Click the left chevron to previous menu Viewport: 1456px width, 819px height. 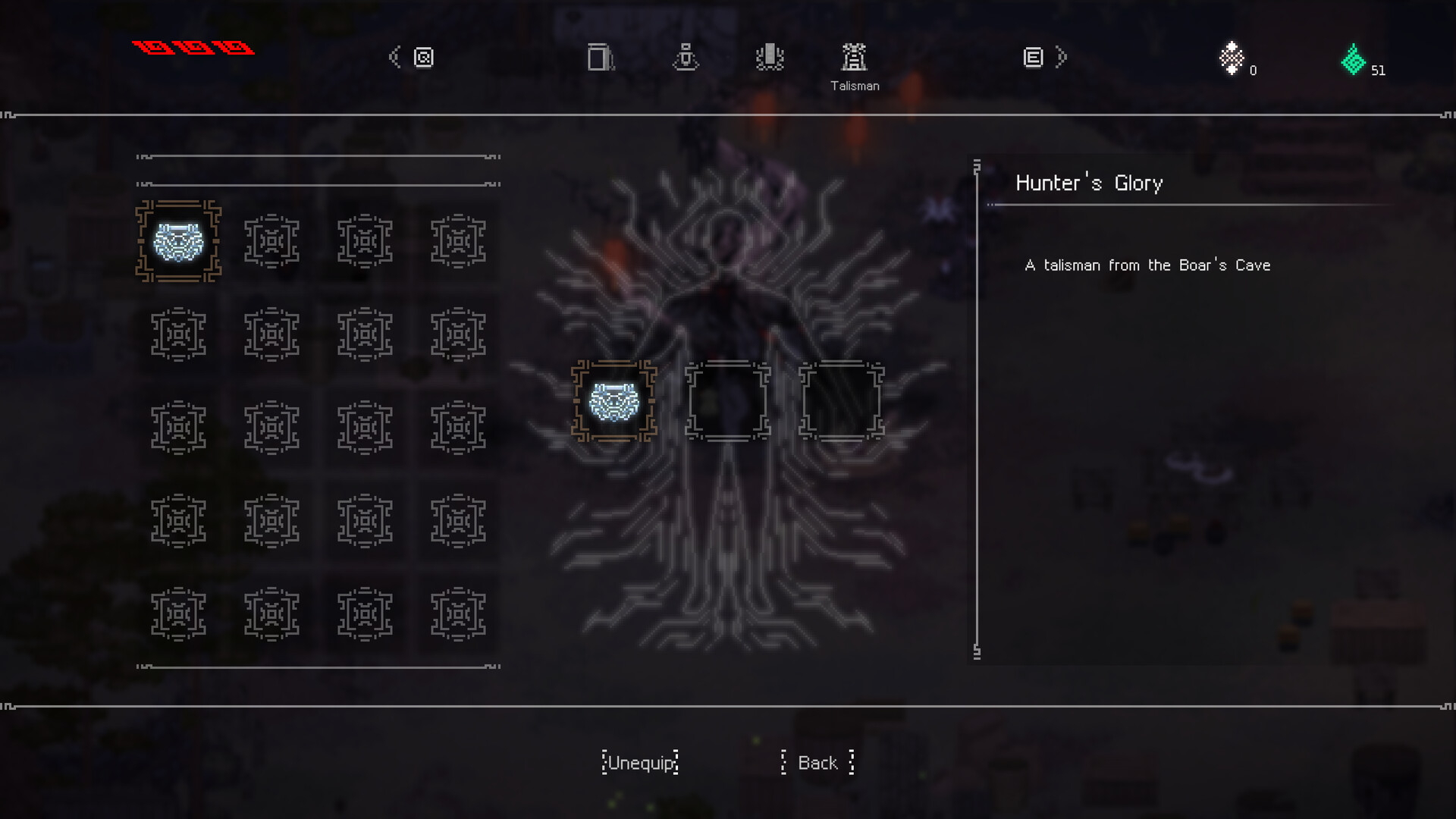click(393, 57)
